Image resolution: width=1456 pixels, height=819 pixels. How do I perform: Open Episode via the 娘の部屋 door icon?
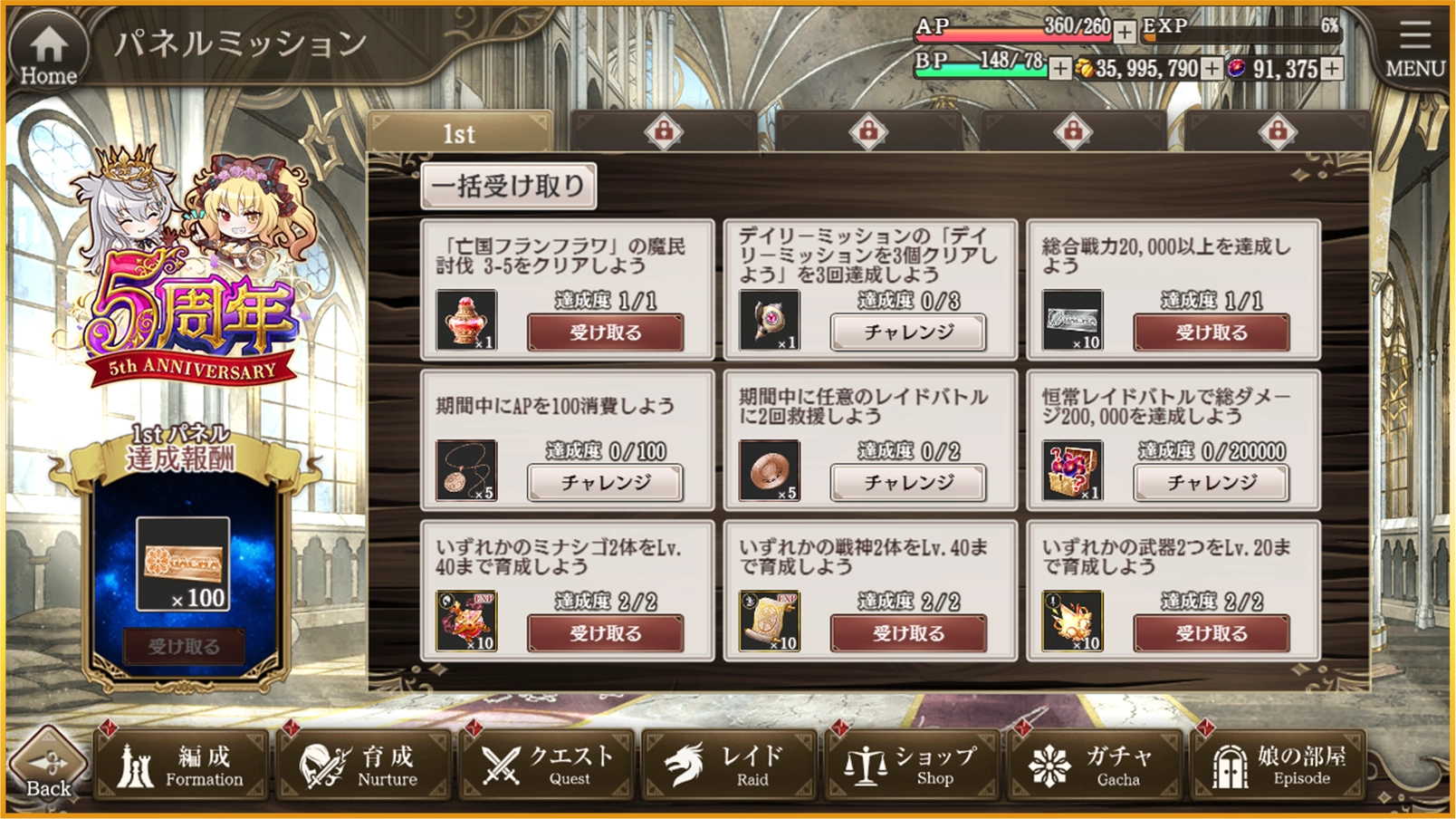tap(1231, 766)
